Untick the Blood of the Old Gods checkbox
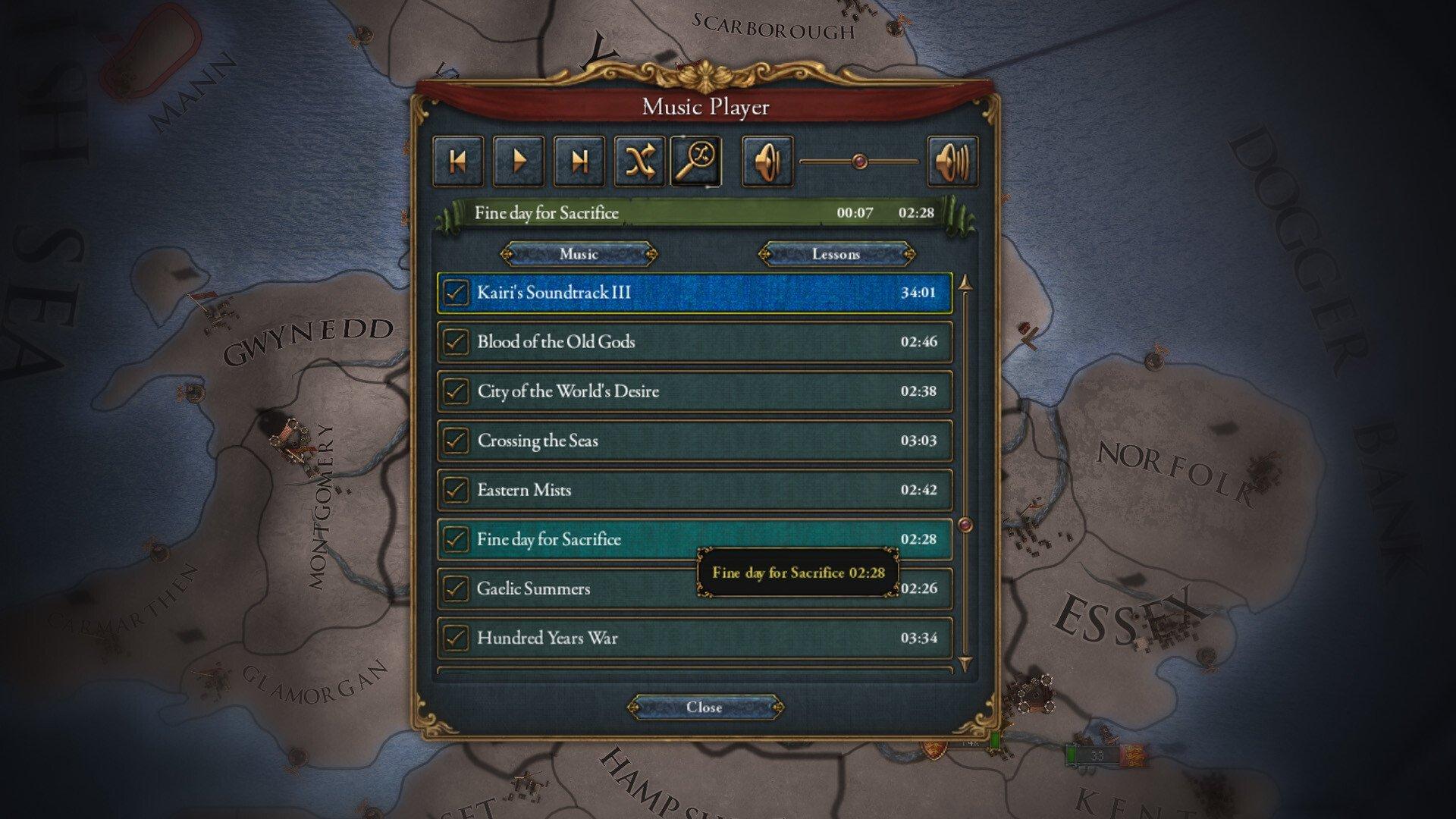Screen dimensions: 1456x819 [x=454, y=341]
